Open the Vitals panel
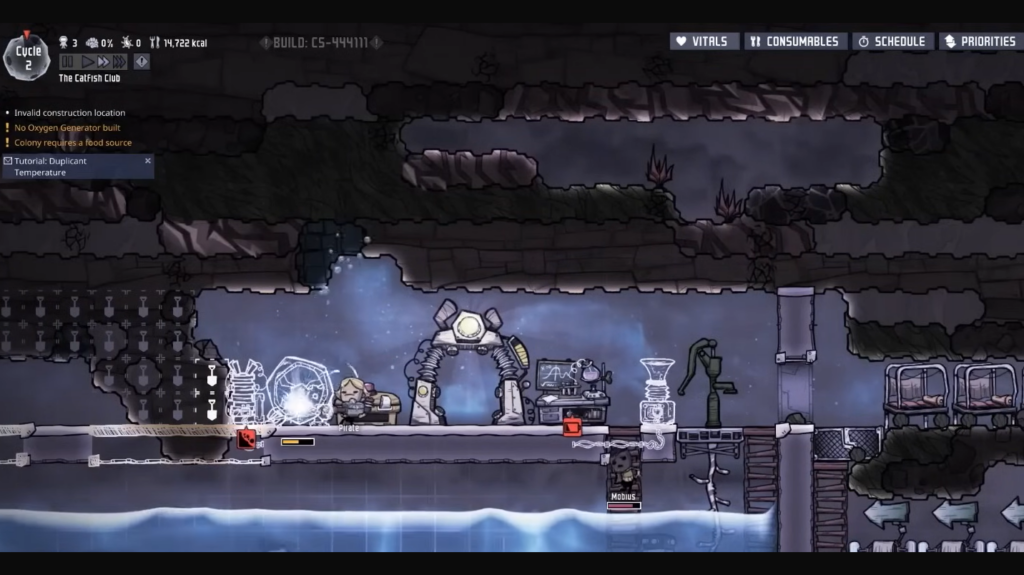1024x575 pixels. coord(704,42)
